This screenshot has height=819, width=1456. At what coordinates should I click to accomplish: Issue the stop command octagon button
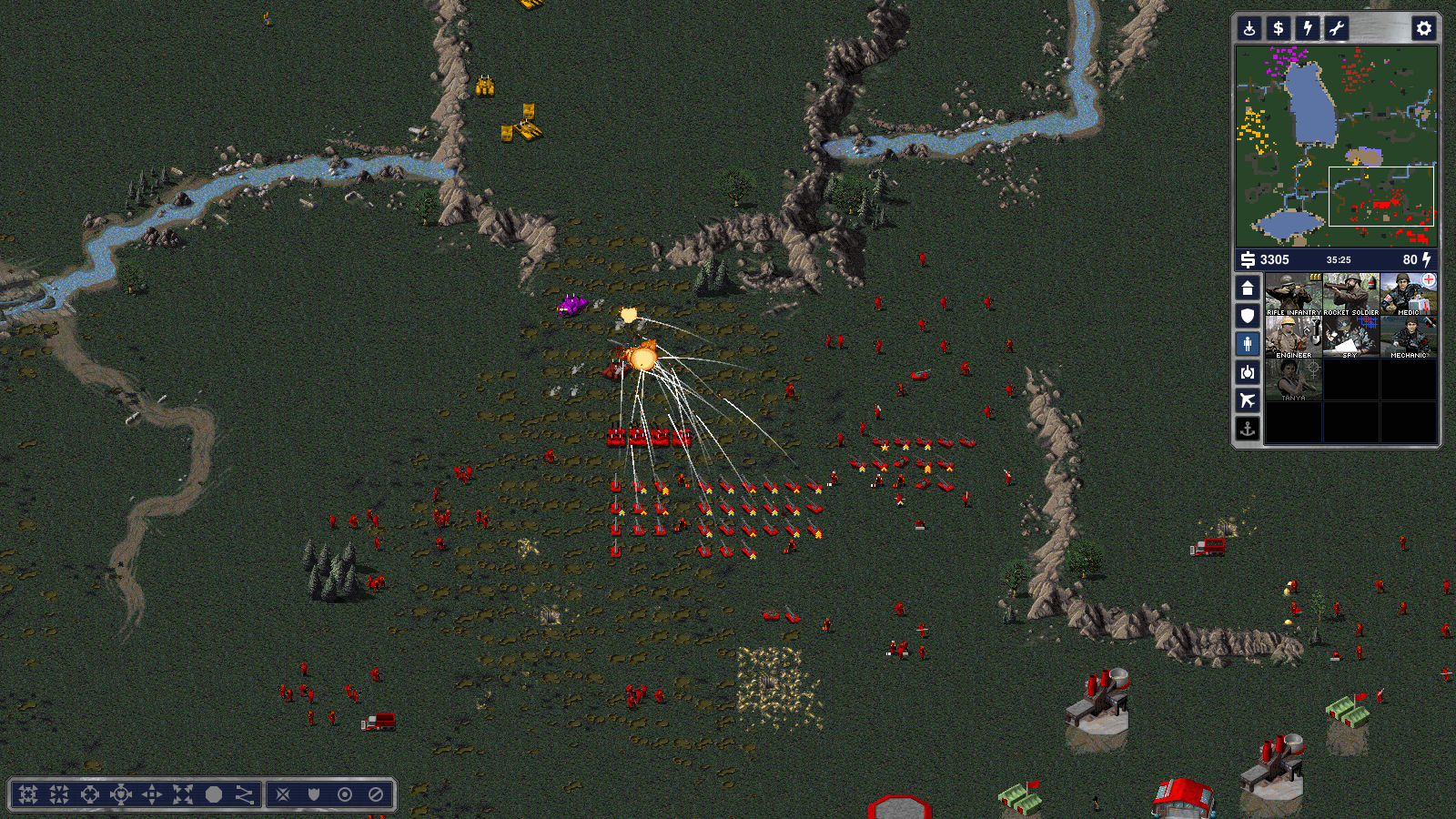point(214,794)
